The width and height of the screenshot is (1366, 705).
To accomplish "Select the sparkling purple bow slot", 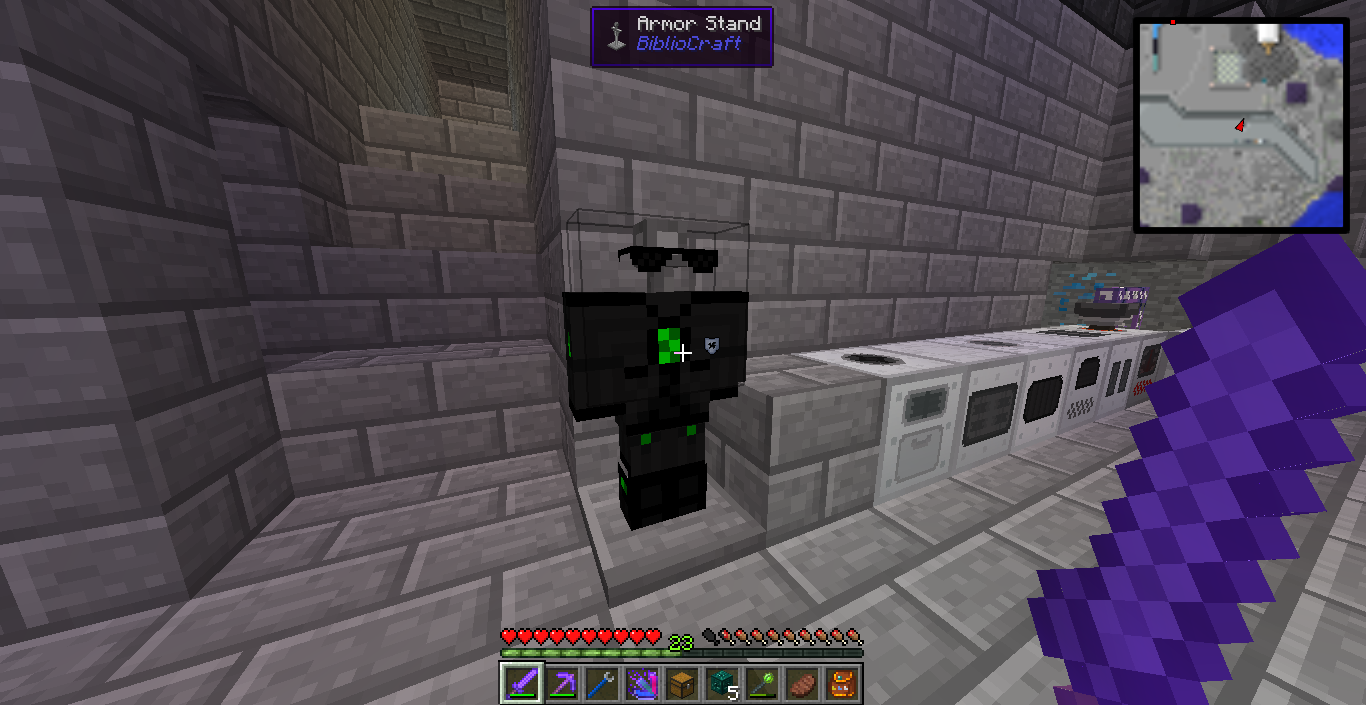I will click(x=641, y=683).
